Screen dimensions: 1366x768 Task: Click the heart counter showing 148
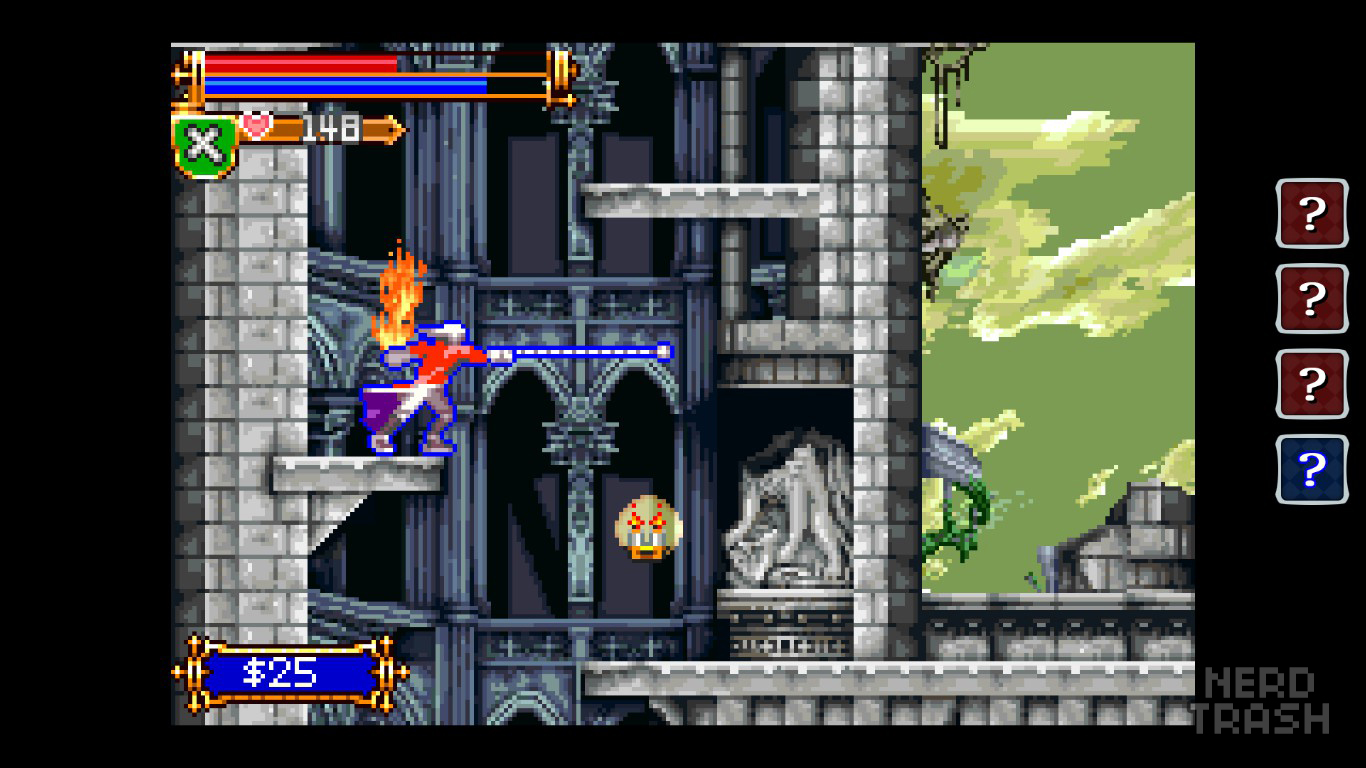pos(330,128)
